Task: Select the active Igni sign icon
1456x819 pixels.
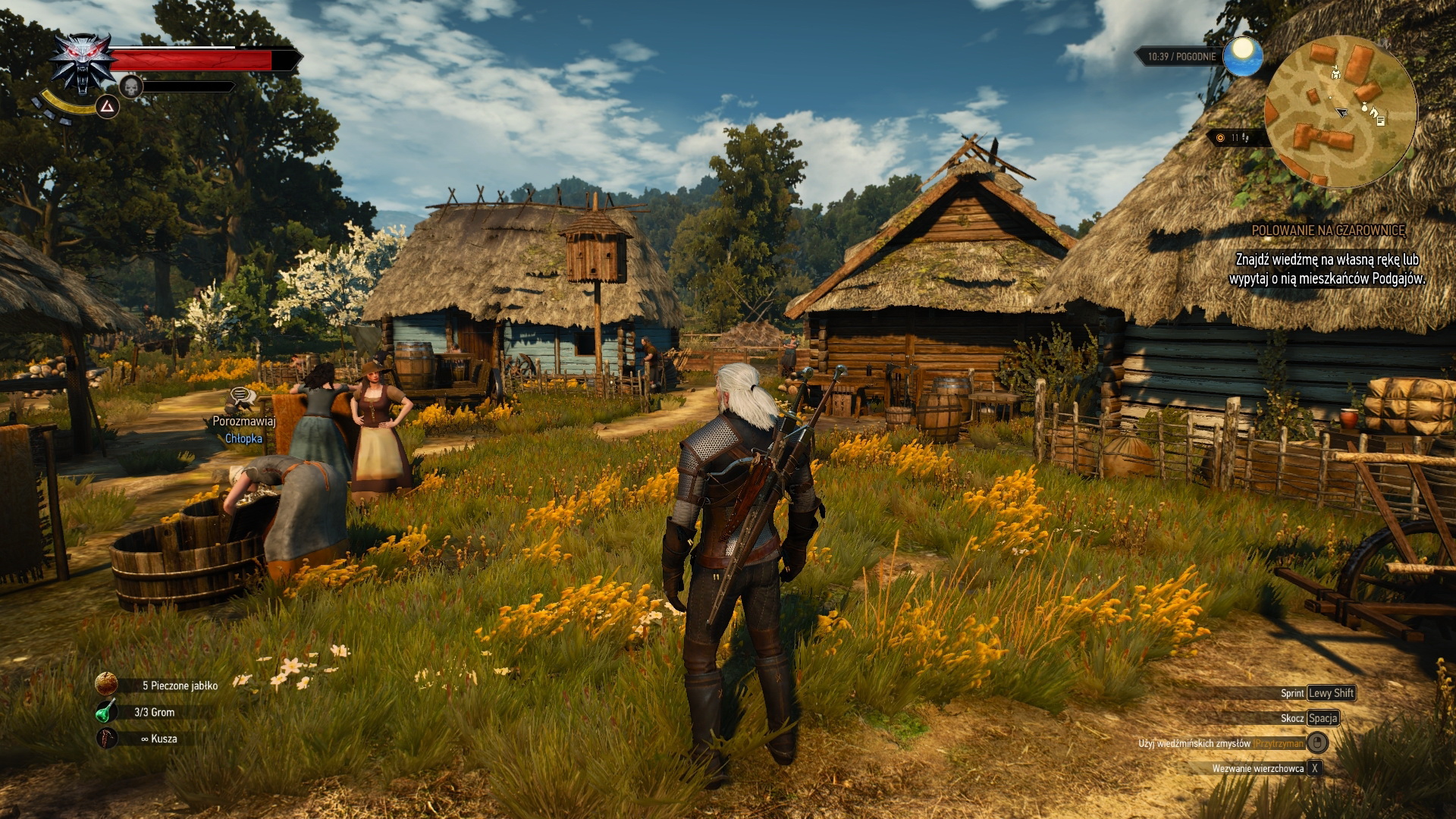Action: click(x=108, y=107)
